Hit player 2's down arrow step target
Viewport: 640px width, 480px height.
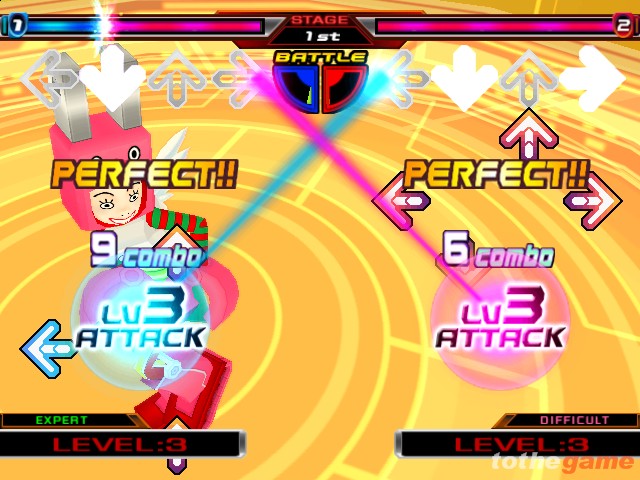click(x=463, y=78)
